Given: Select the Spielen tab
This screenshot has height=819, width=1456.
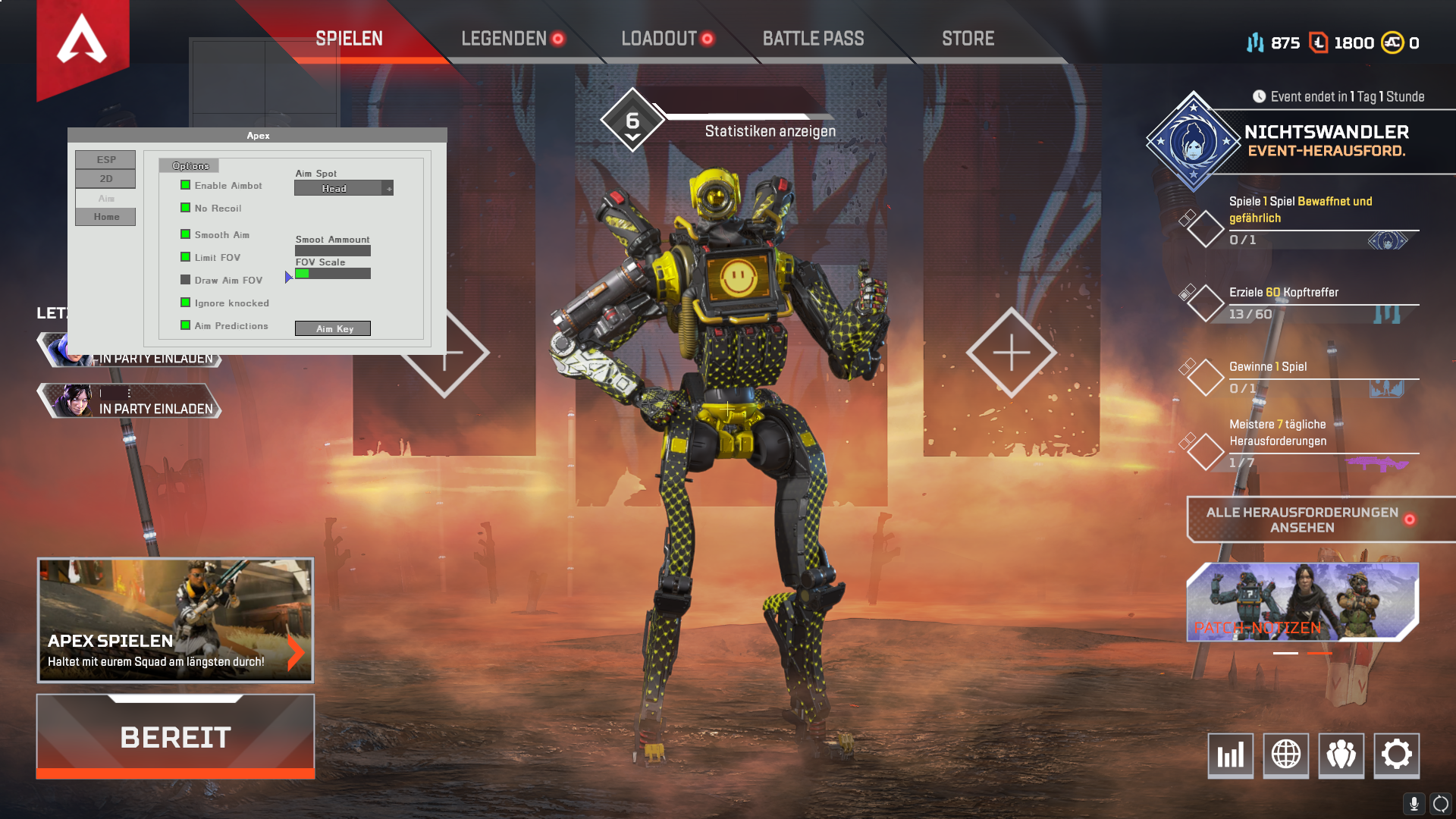Looking at the screenshot, I should click(349, 39).
